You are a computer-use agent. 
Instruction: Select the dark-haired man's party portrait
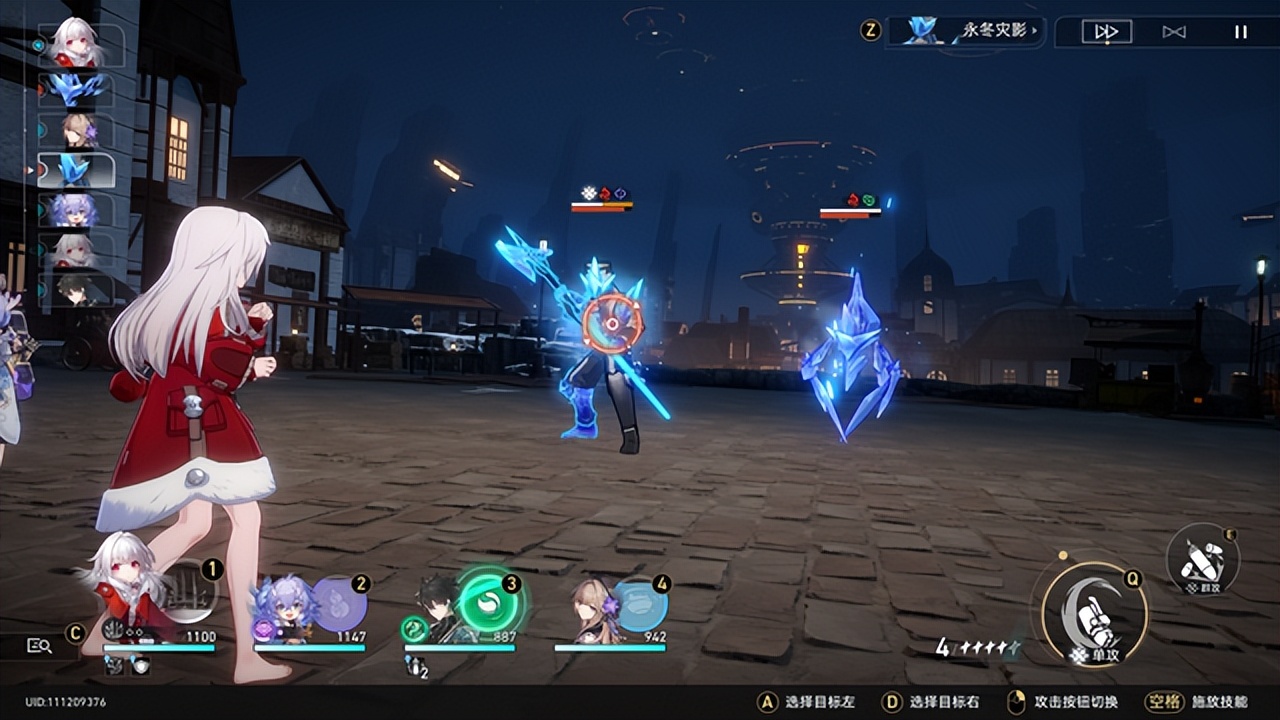(438, 609)
